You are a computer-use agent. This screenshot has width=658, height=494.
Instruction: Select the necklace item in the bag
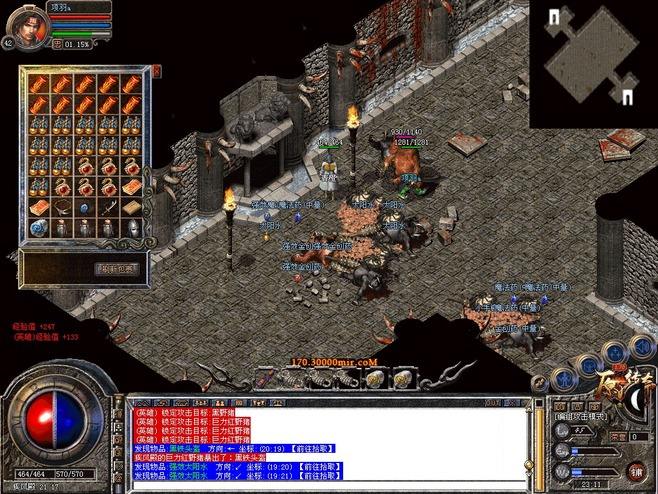[61, 207]
